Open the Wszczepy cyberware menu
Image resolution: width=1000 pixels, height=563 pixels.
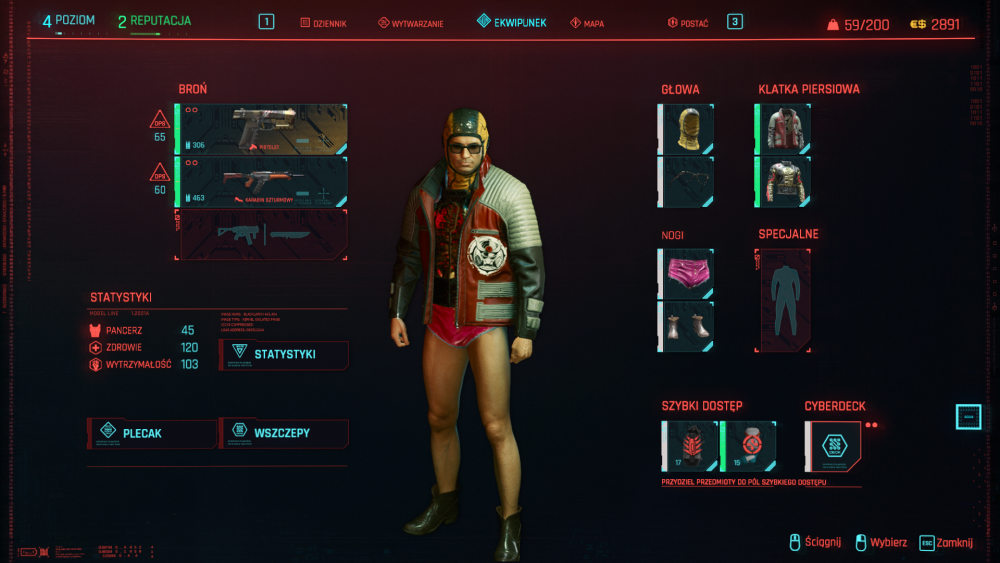click(284, 433)
